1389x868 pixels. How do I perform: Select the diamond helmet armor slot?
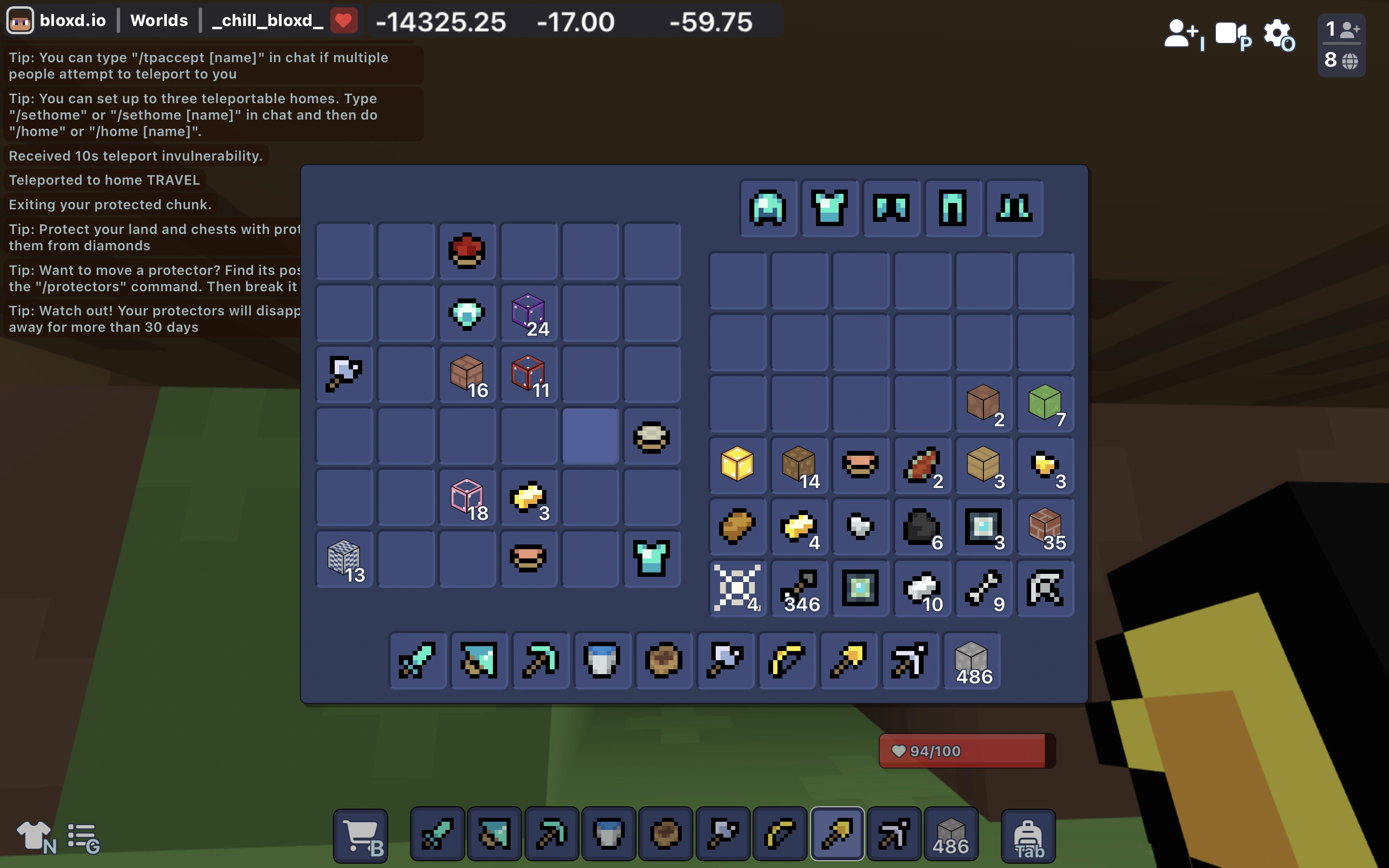(x=768, y=208)
